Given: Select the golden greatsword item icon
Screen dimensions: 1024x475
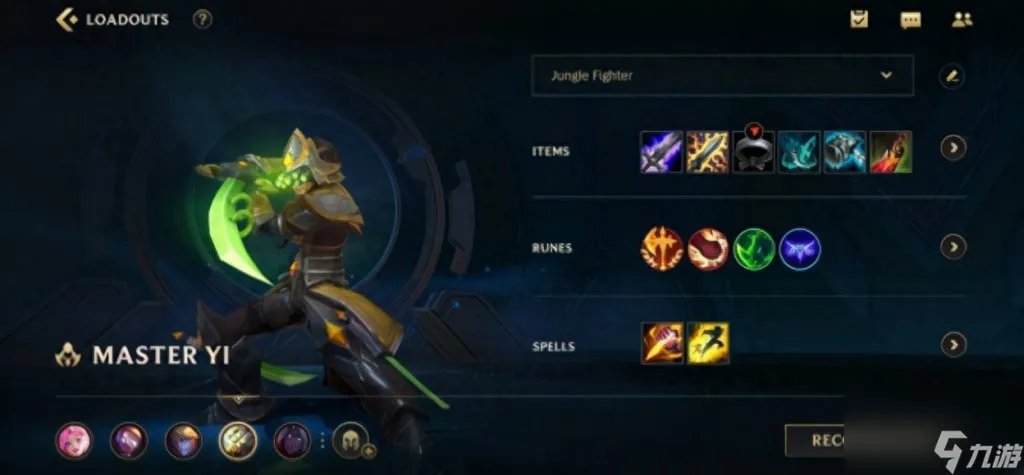Looking at the screenshot, I should [707, 152].
